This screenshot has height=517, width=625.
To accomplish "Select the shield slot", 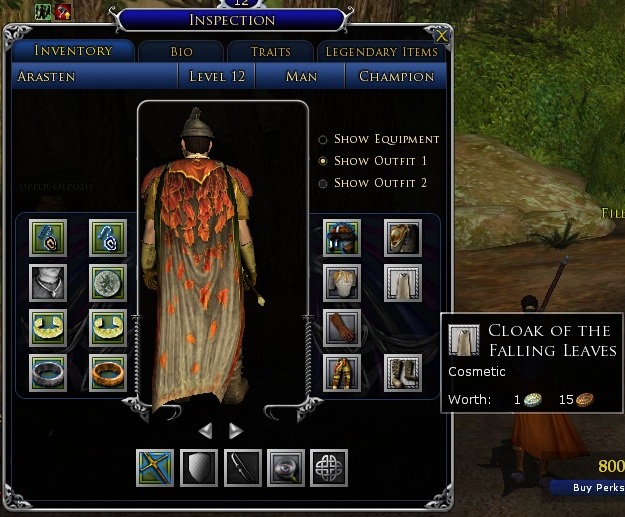I will 199,467.
